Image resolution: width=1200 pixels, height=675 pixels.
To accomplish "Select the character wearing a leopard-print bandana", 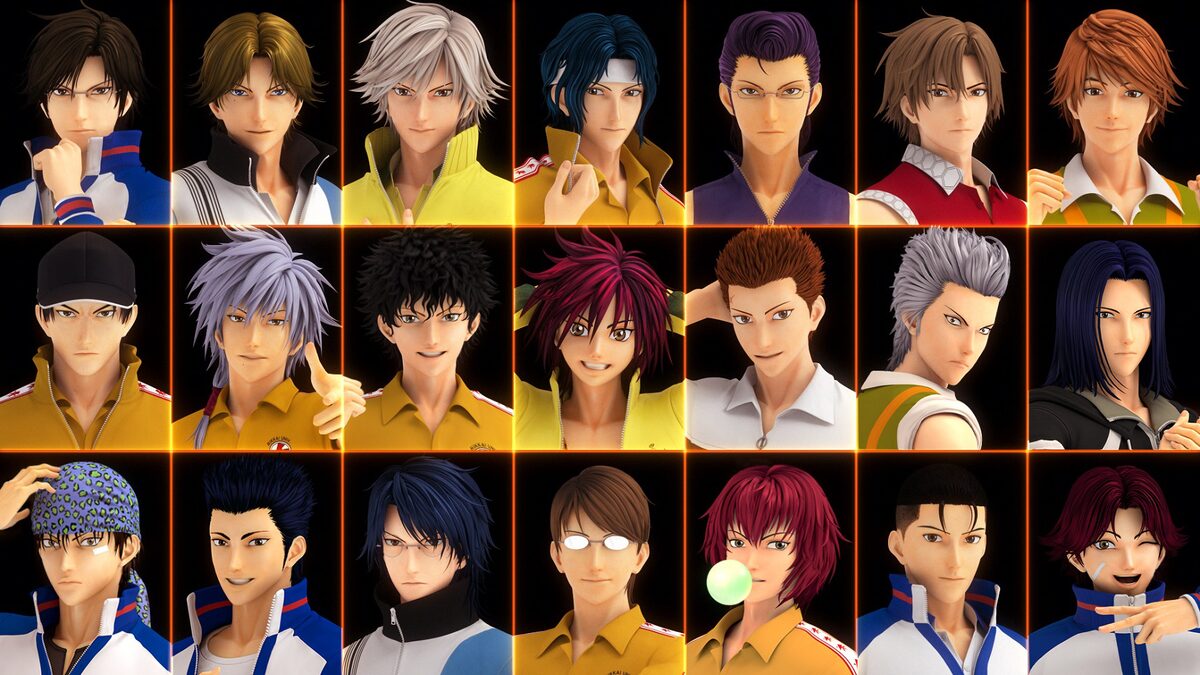I will coord(84,563).
